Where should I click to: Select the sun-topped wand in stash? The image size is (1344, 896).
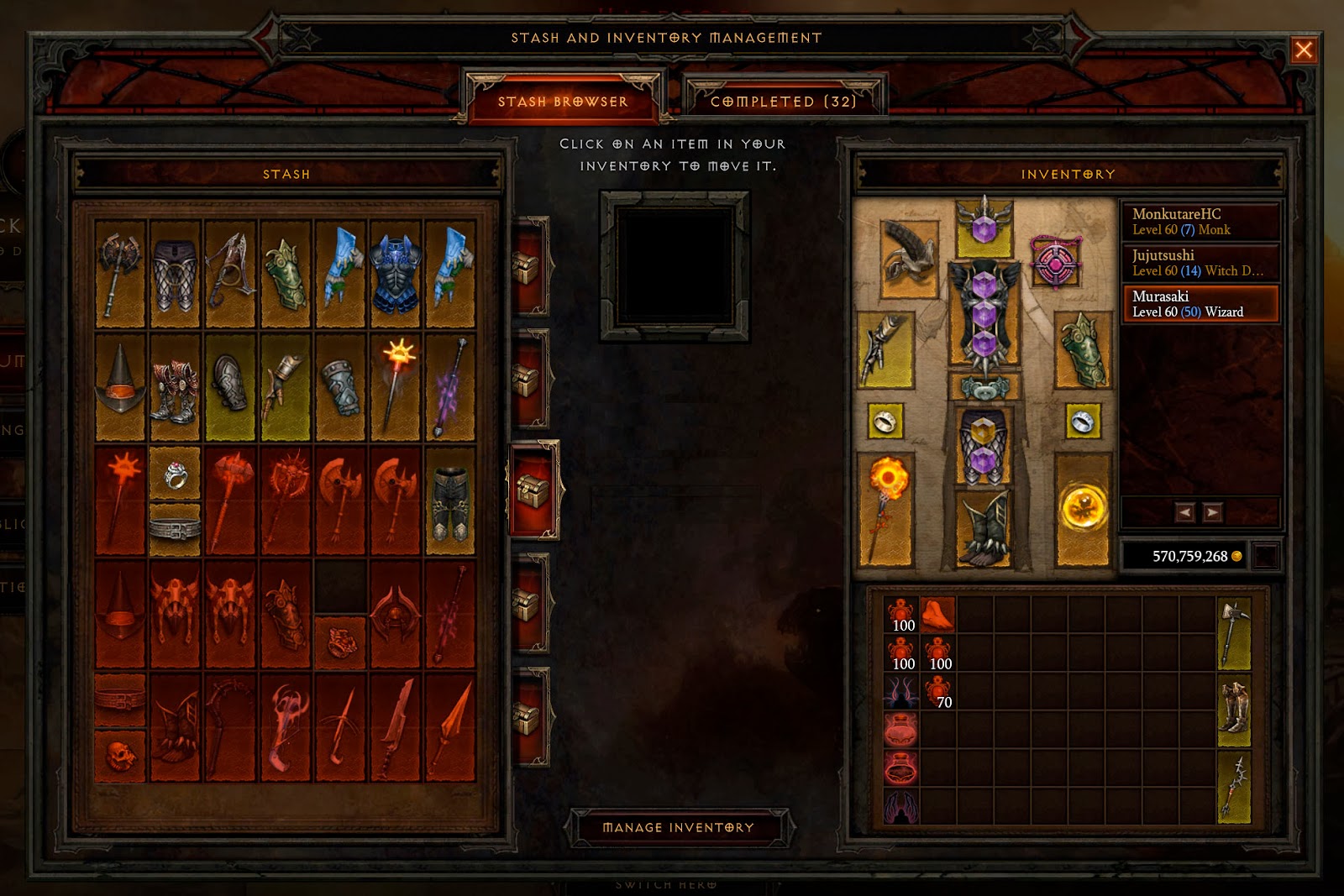(x=395, y=388)
